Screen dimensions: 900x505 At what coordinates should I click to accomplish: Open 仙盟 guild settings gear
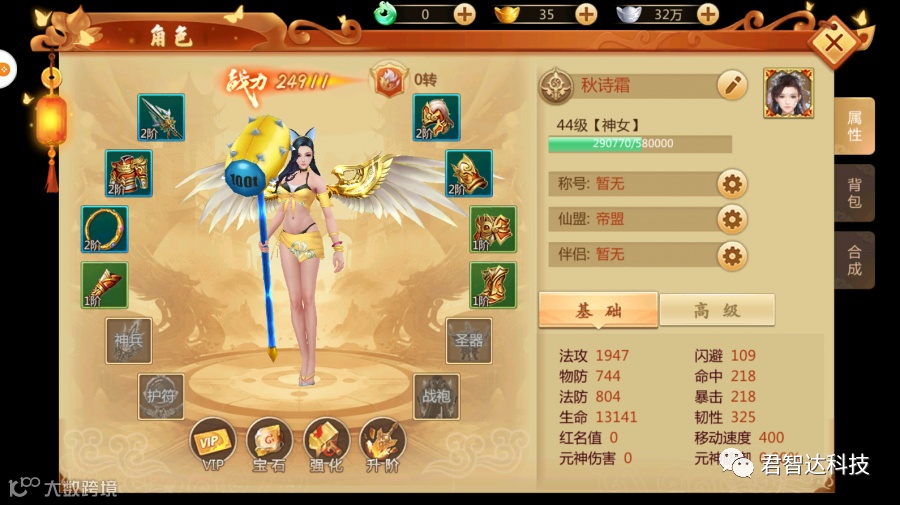click(732, 219)
